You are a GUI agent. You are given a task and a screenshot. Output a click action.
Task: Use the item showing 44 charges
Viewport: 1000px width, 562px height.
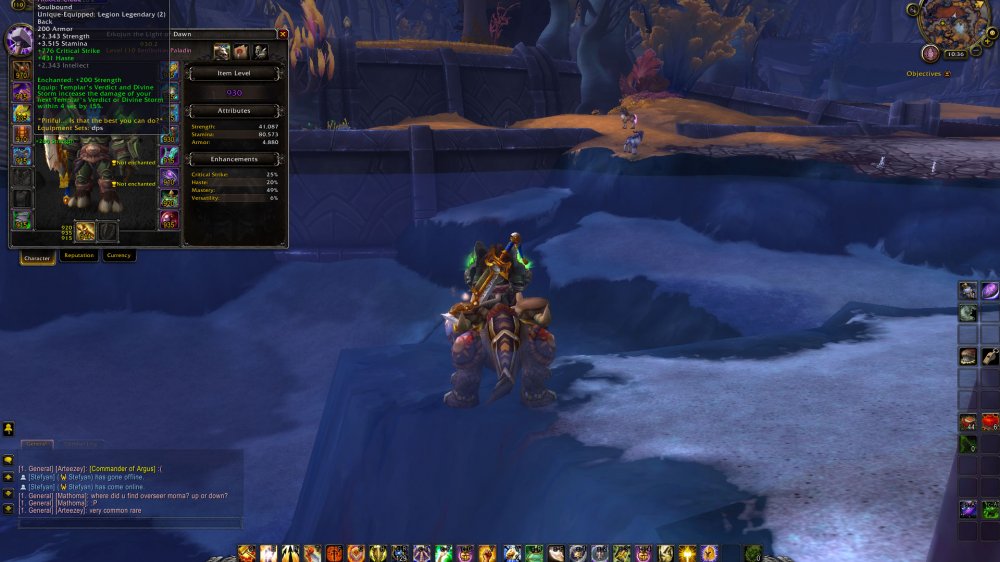[x=967, y=422]
